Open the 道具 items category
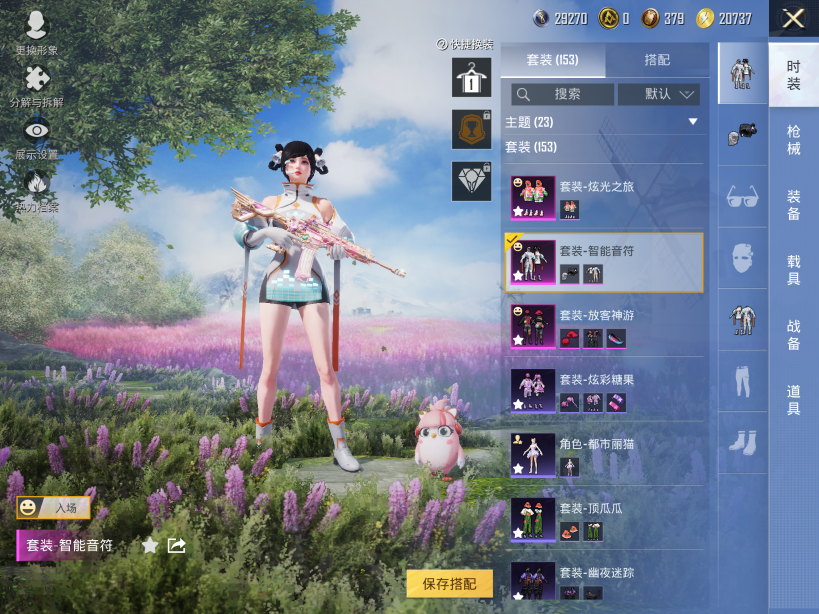 pyautogui.click(x=793, y=400)
